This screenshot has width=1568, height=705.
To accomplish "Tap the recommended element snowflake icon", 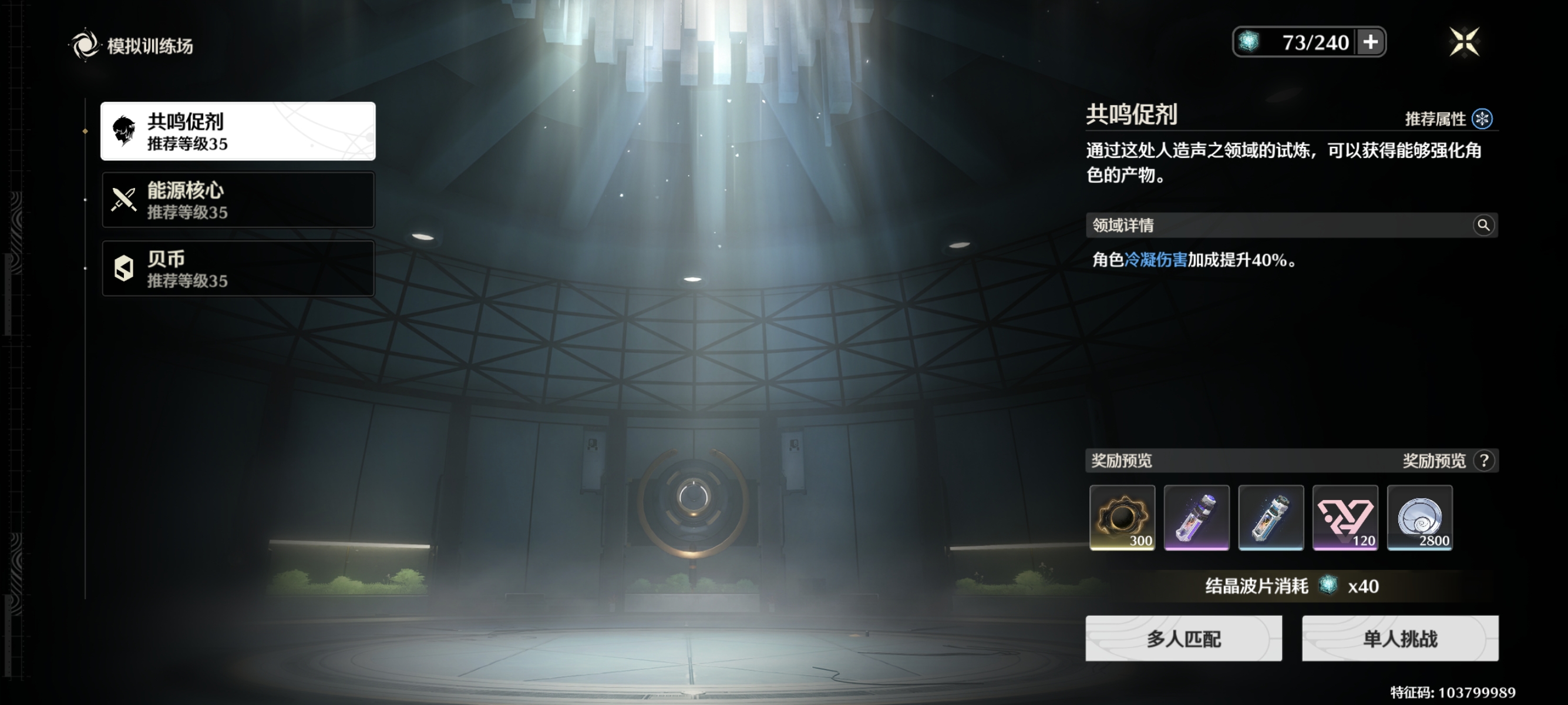I will pyautogui.click(x=1482, y=119).
